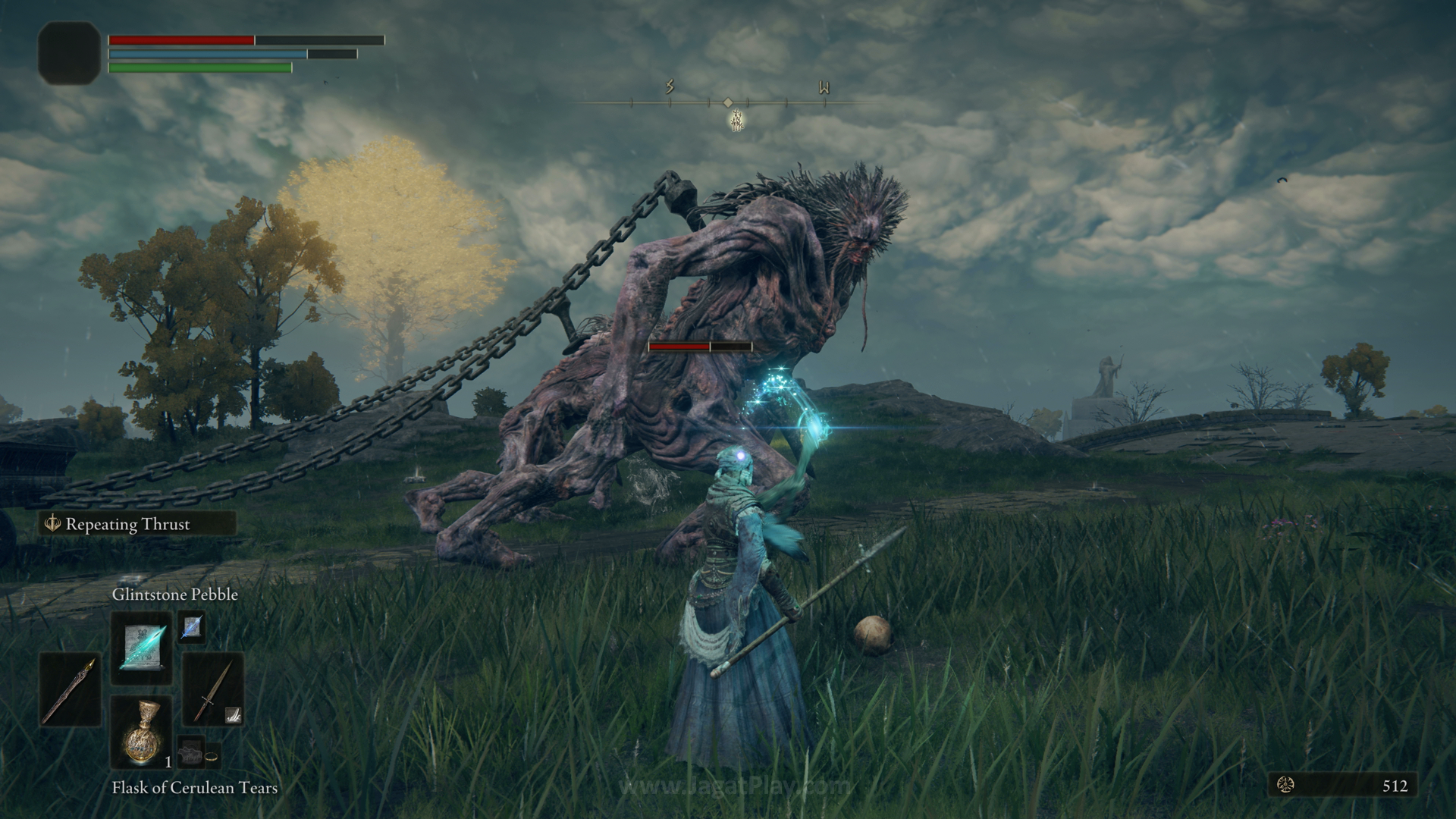The height and width of the screenshot is (819, 1456).
Task: Choose the small blue next-spell scroll icon
Action: [x=191, y=627]
